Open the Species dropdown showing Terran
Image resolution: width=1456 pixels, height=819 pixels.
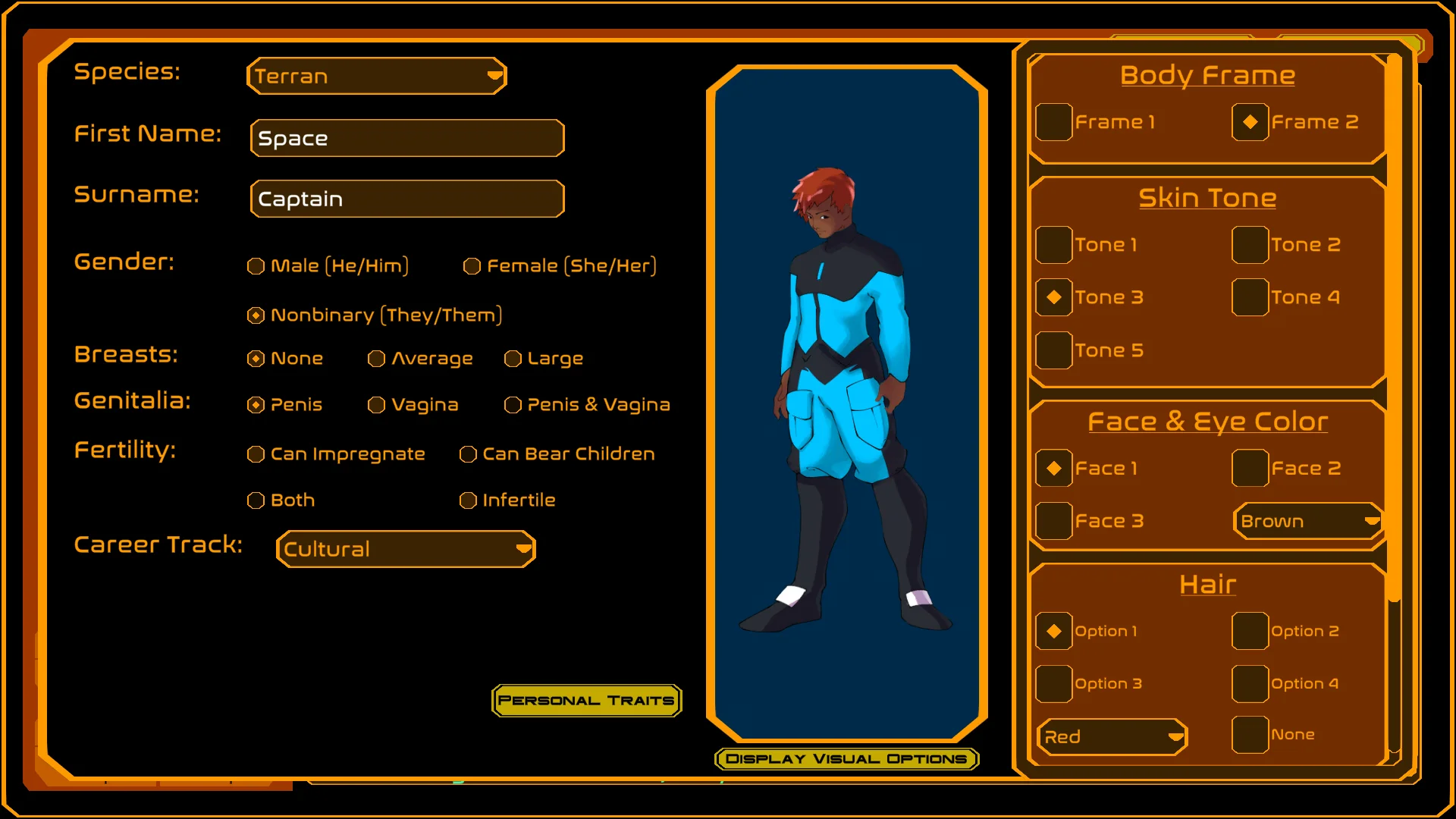pyautogui.click(x=377, y=76)
